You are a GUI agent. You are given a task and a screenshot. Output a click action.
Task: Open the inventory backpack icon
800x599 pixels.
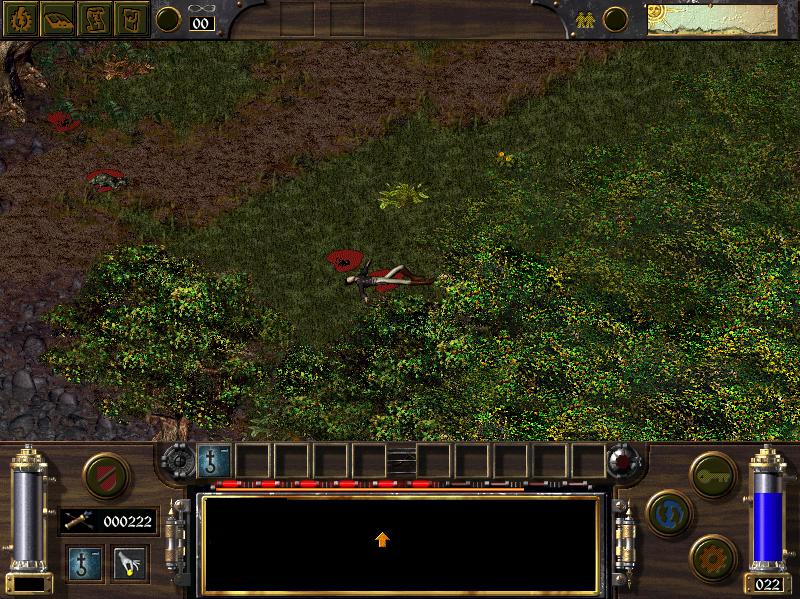[x=132, y=19]
